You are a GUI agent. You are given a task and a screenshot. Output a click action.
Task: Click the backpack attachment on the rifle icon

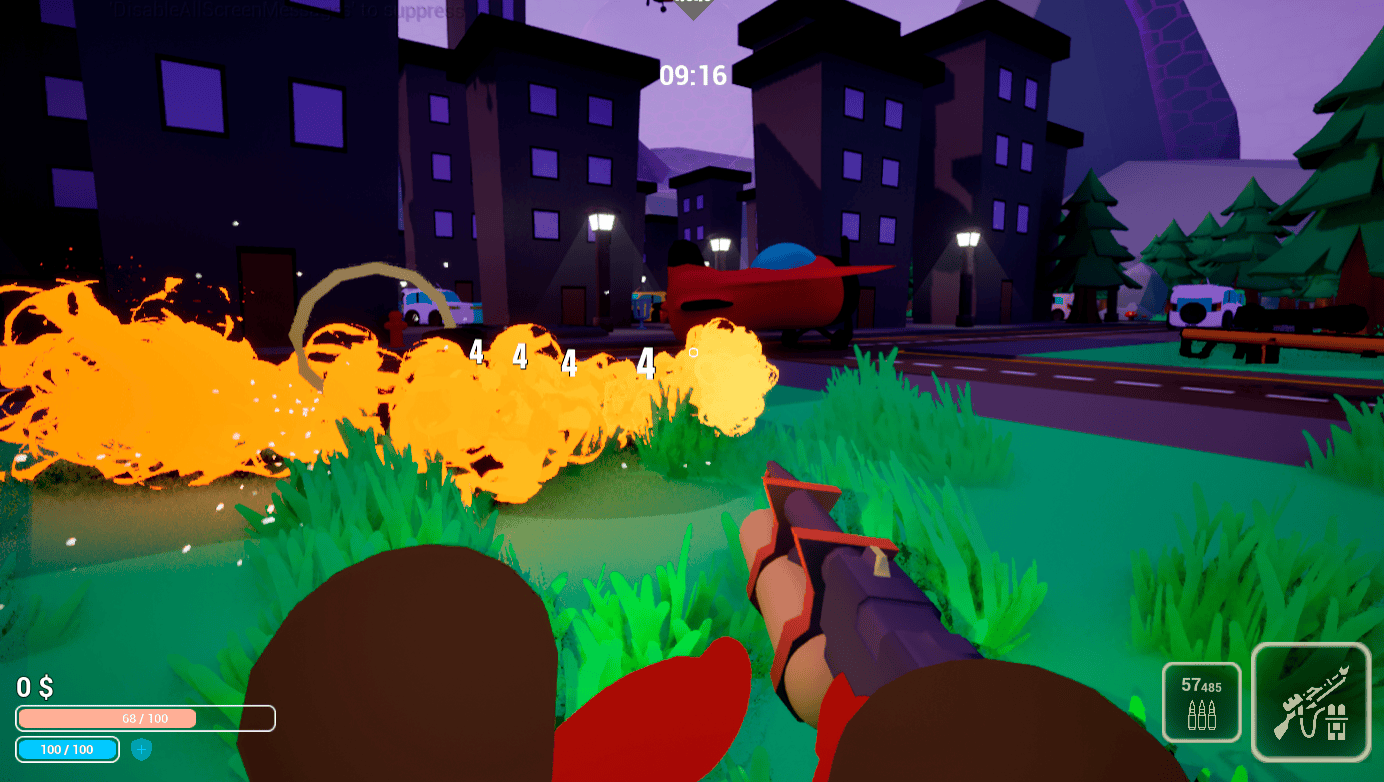pos(1337,720)
